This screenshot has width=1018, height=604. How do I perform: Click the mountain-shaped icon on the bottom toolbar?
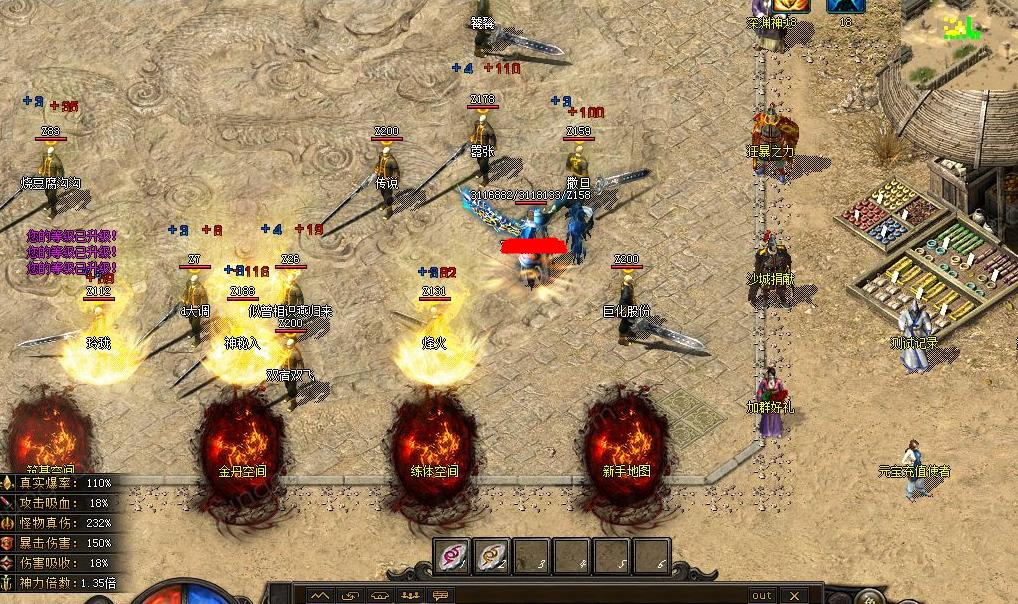[319, 595]
